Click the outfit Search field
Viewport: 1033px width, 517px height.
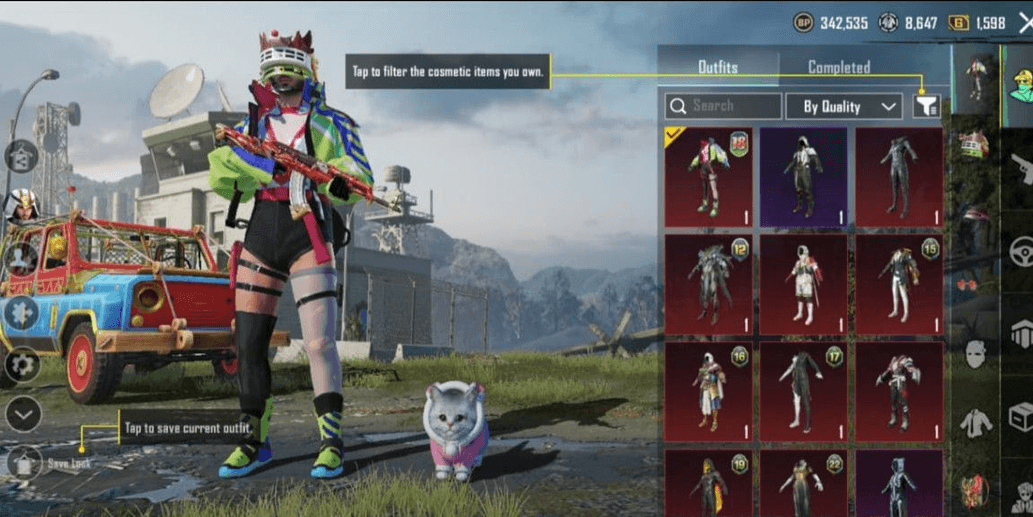723,106
